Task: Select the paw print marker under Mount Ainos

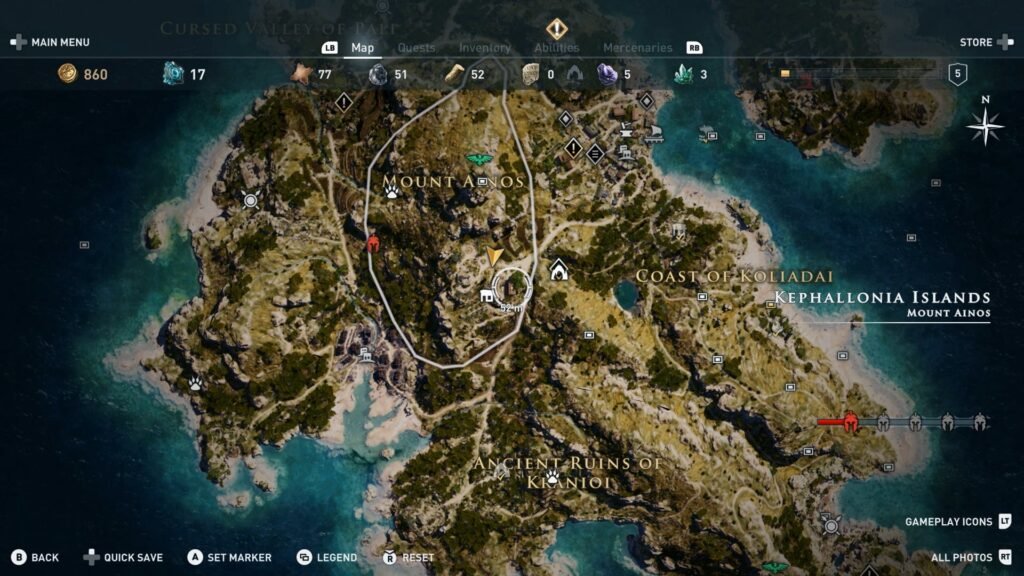Action: pos(393,189)
